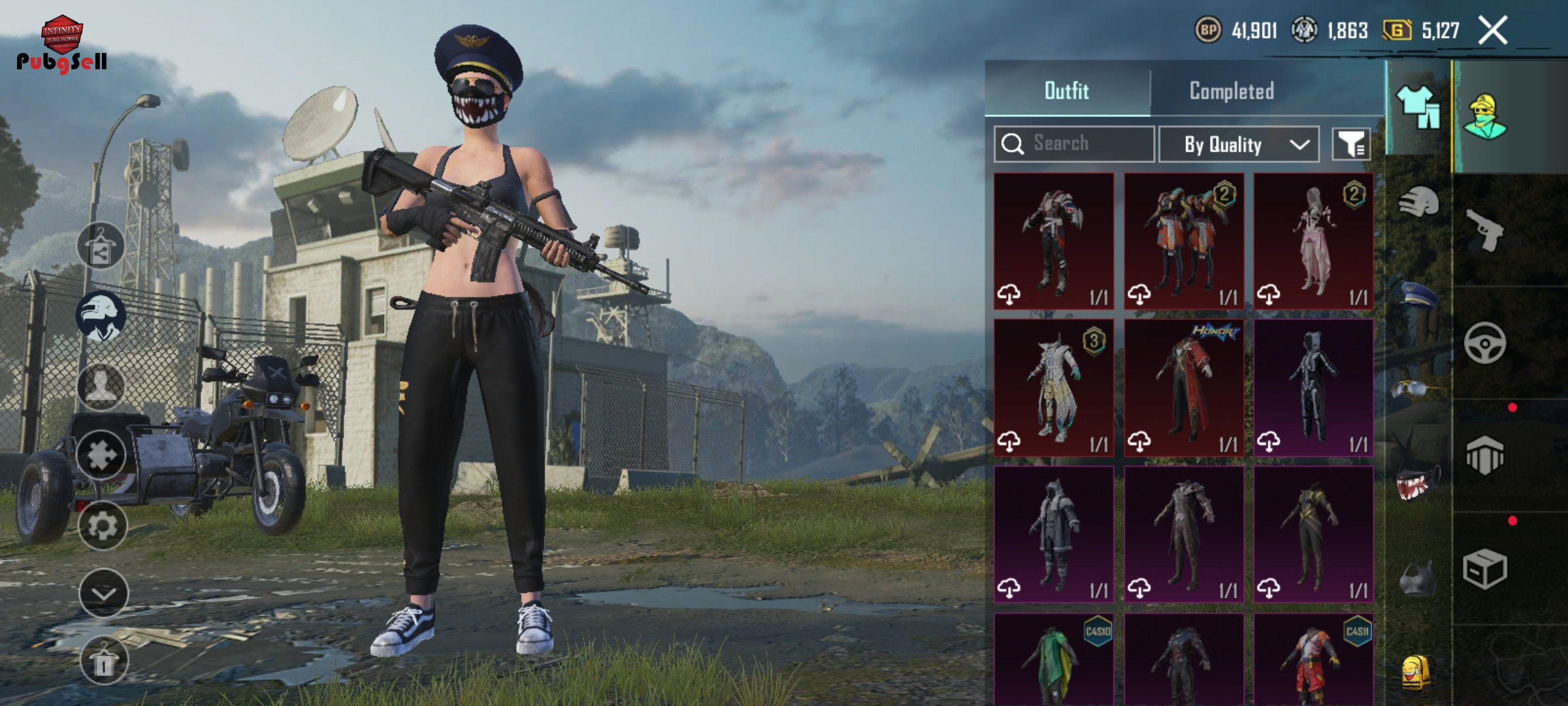Click the outfit Search field
1568x706 pixels.
[x=1074, y=144]
